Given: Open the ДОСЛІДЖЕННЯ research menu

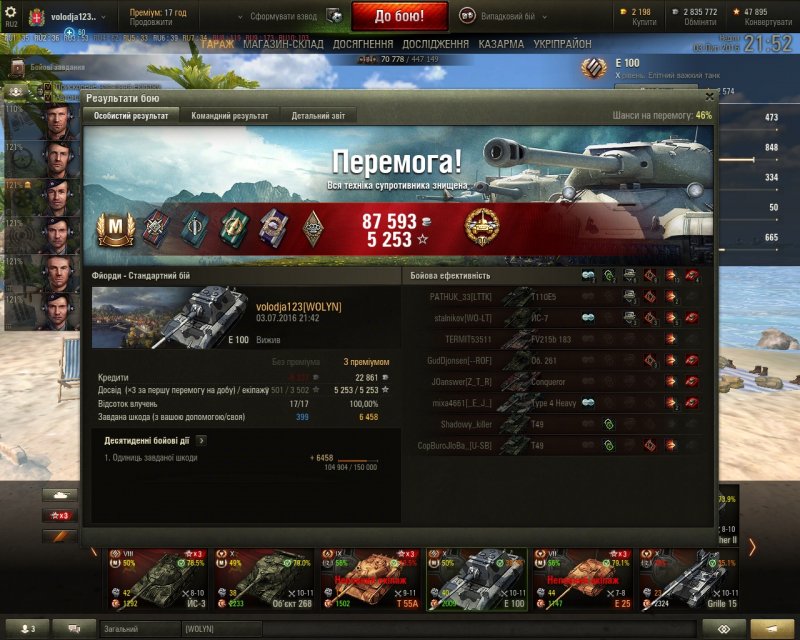Looking at the screenshot, I should point(435,44).
